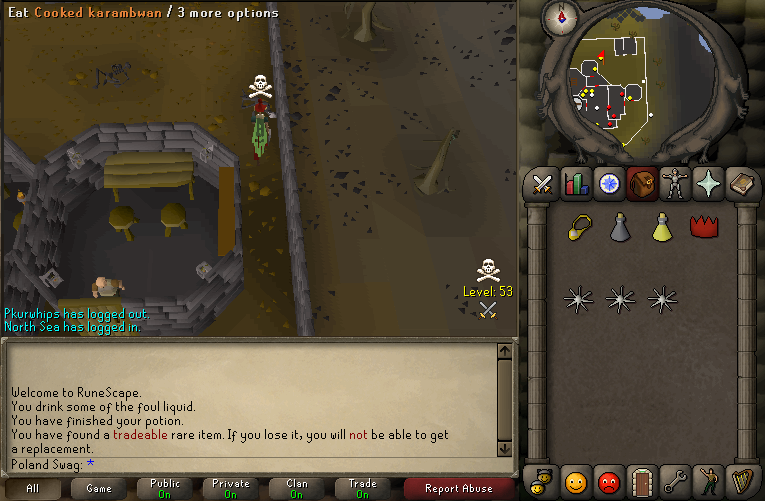This screenshot has width=765, height=501.
Task: Show the Worn Equipment tab
Action: (x=674, y=185)
